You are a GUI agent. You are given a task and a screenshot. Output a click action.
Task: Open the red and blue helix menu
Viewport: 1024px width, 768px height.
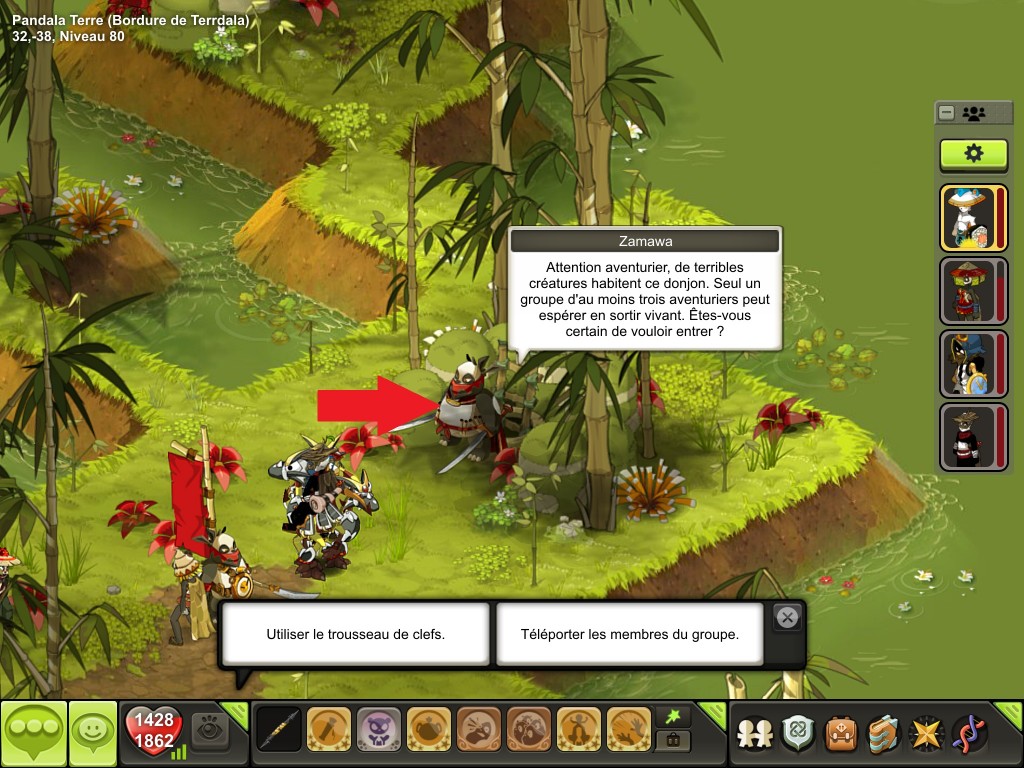pos(969,734)
